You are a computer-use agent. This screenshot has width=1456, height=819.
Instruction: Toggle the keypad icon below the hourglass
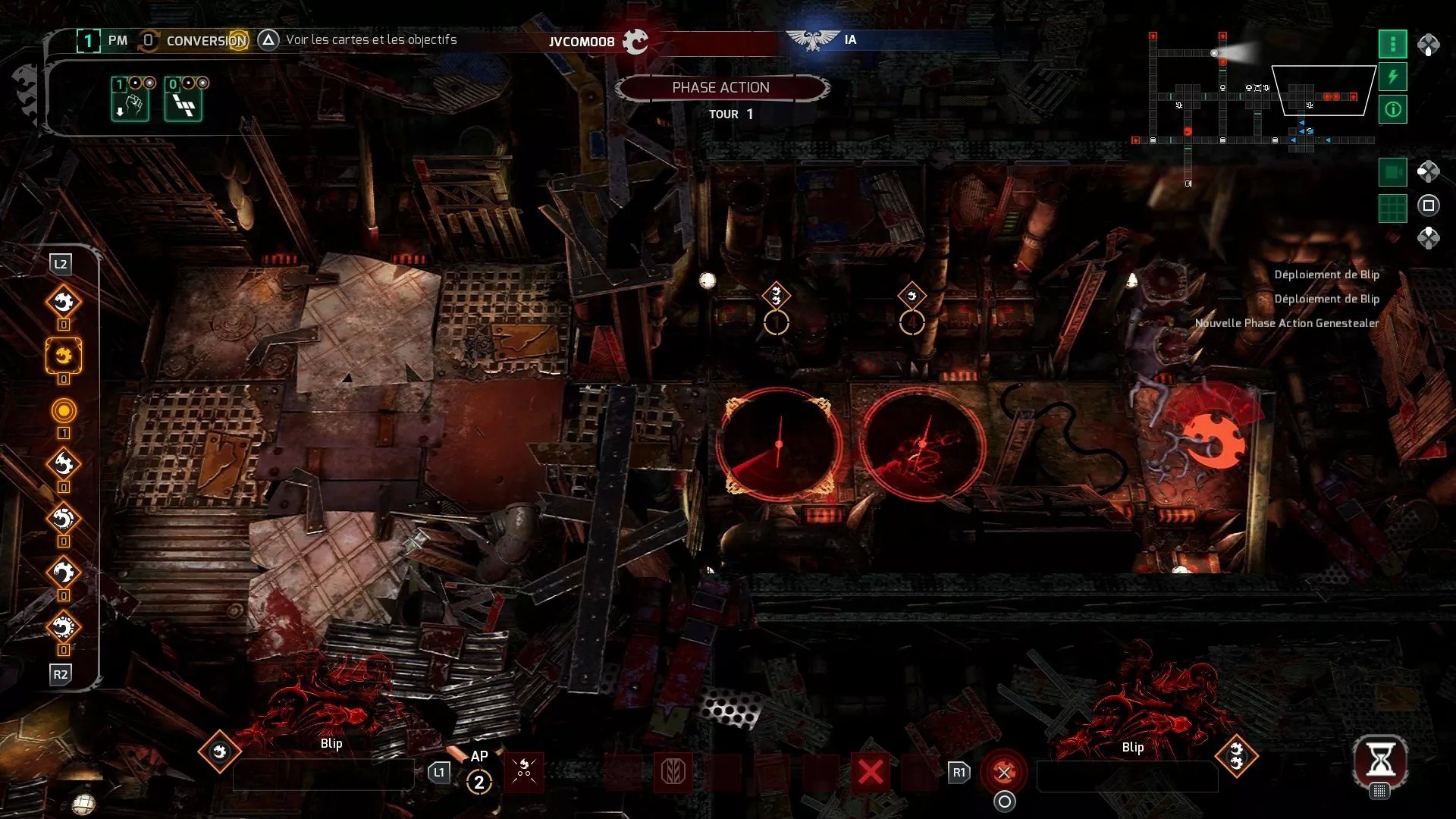[1379, 792]
